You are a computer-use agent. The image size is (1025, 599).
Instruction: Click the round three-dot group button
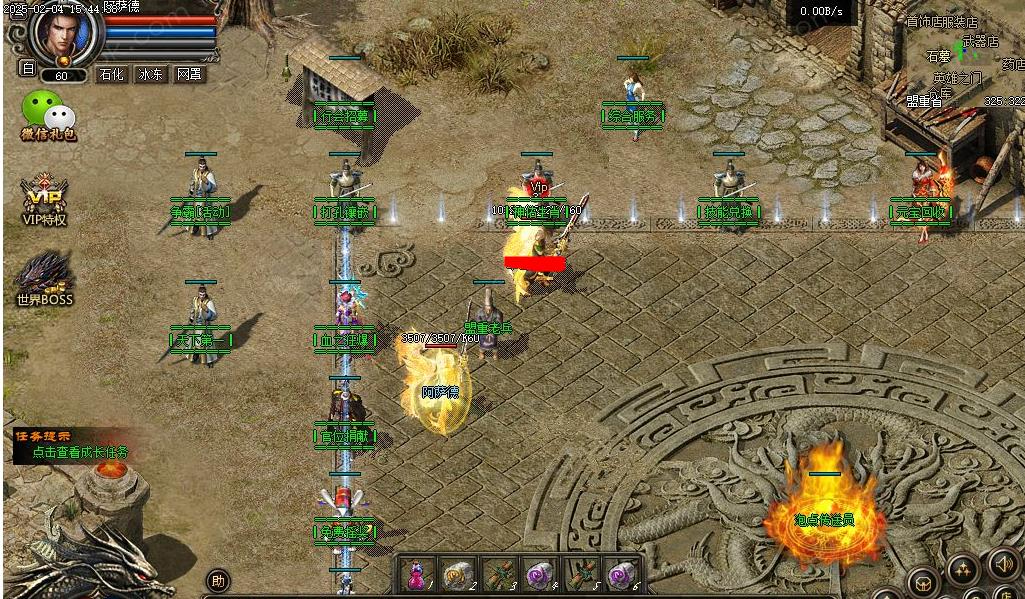[963, 570]
